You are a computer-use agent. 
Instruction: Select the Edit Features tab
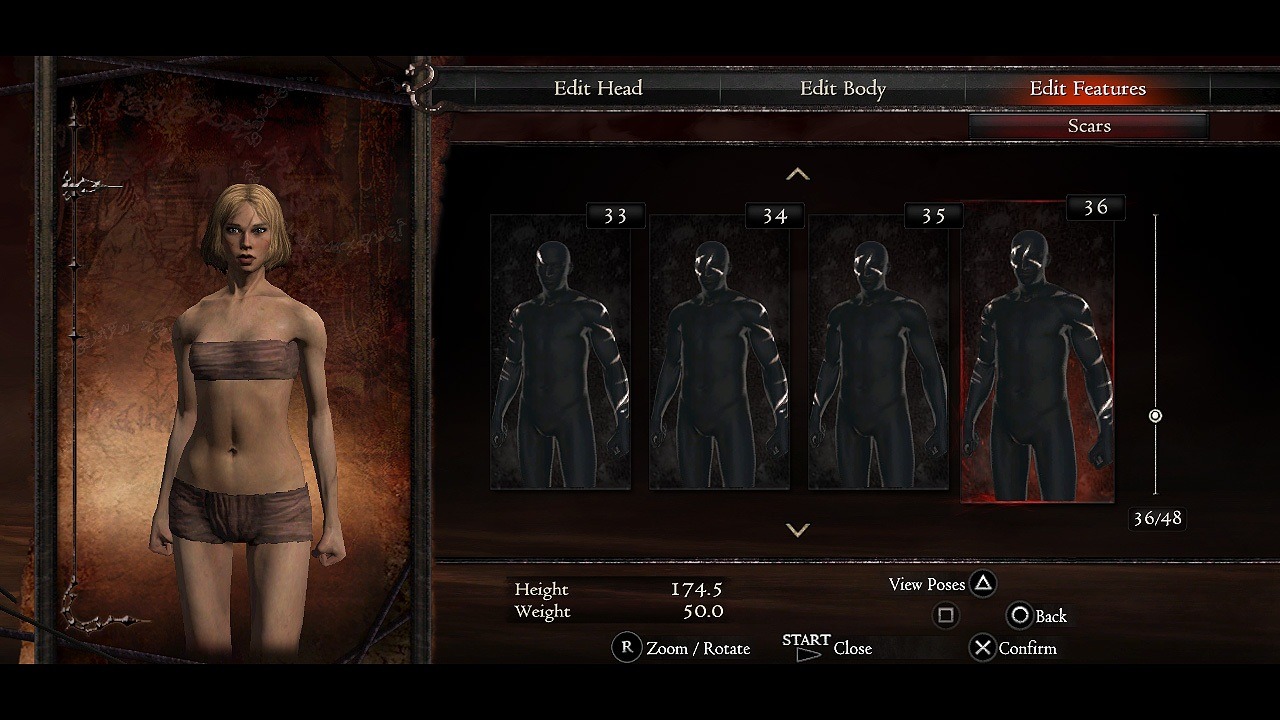(1087, 89)
